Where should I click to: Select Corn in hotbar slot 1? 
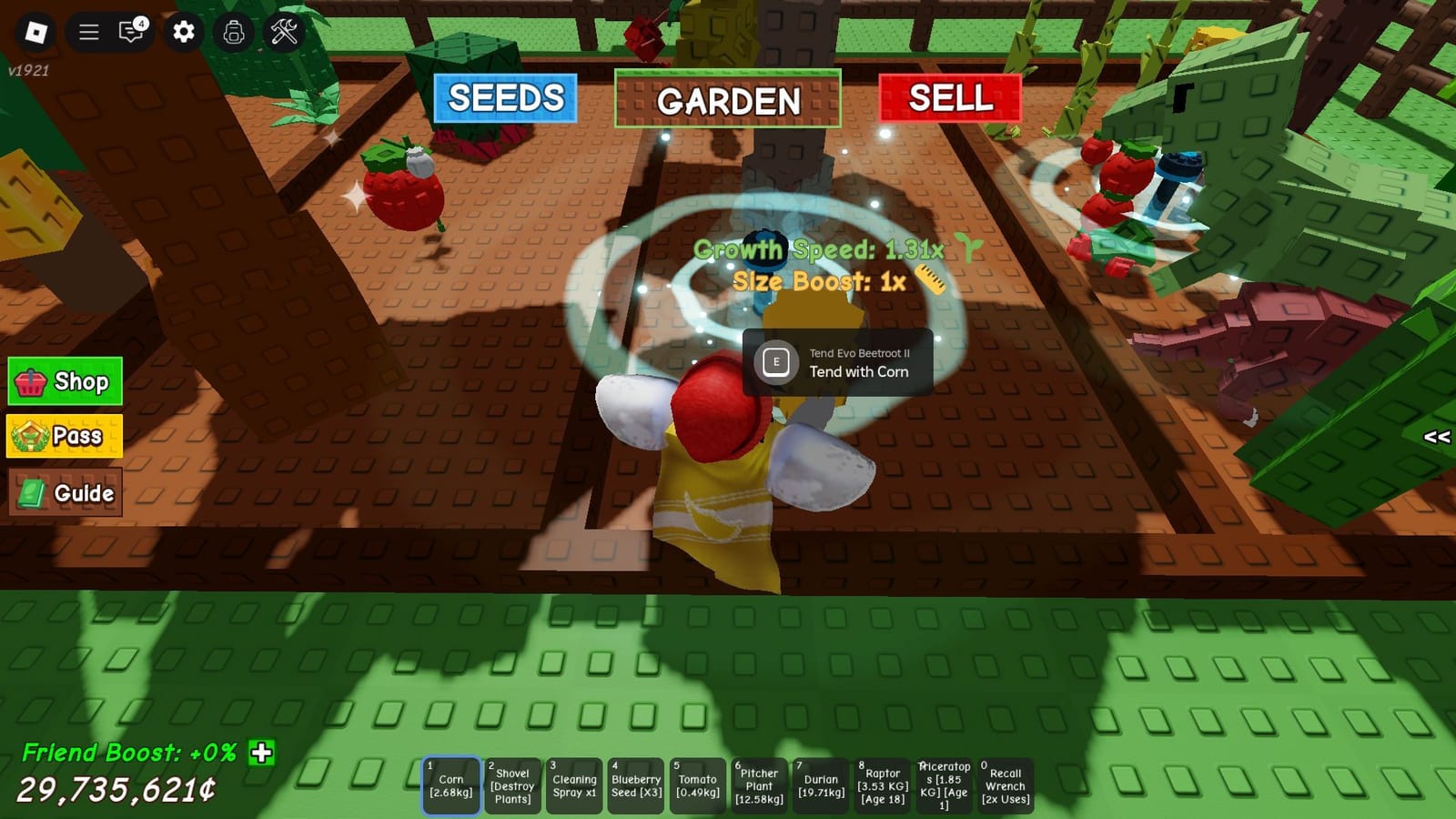tap(452, 784)
